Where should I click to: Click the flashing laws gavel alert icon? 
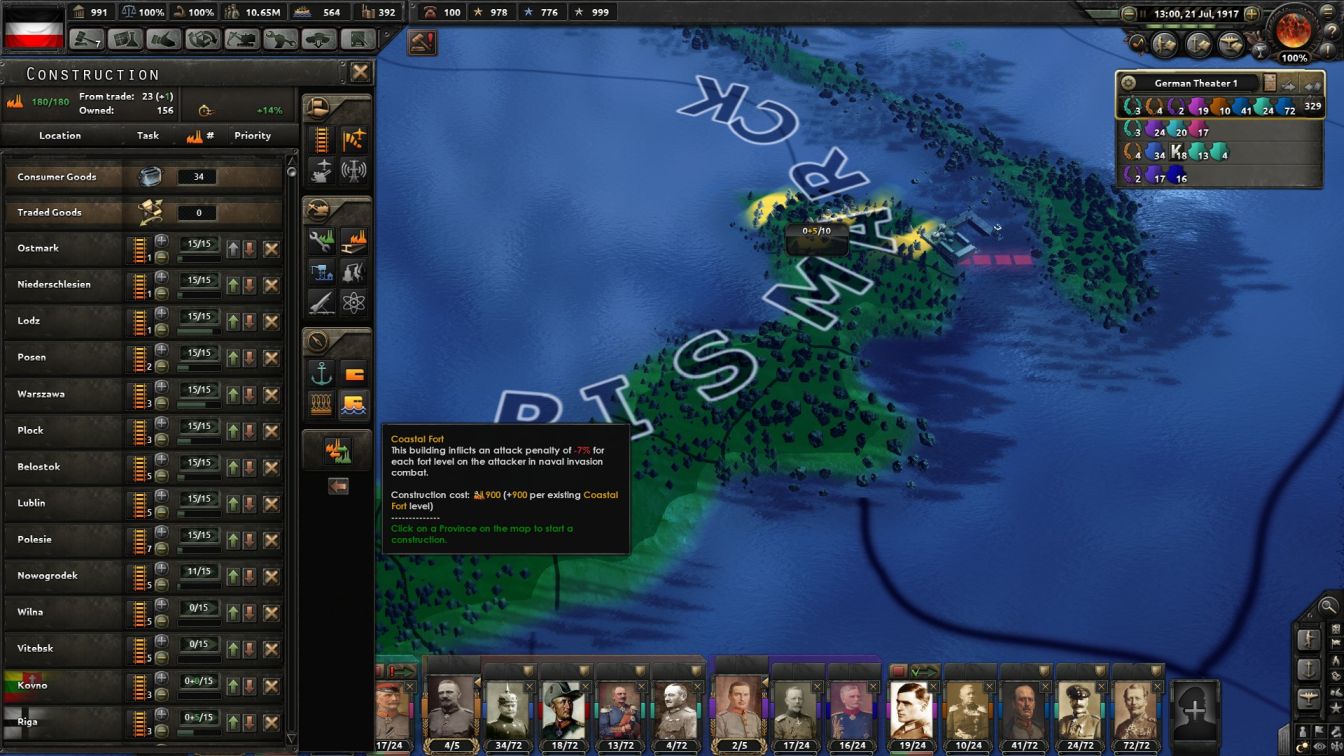pyautogui.click(x=421, y=44)
